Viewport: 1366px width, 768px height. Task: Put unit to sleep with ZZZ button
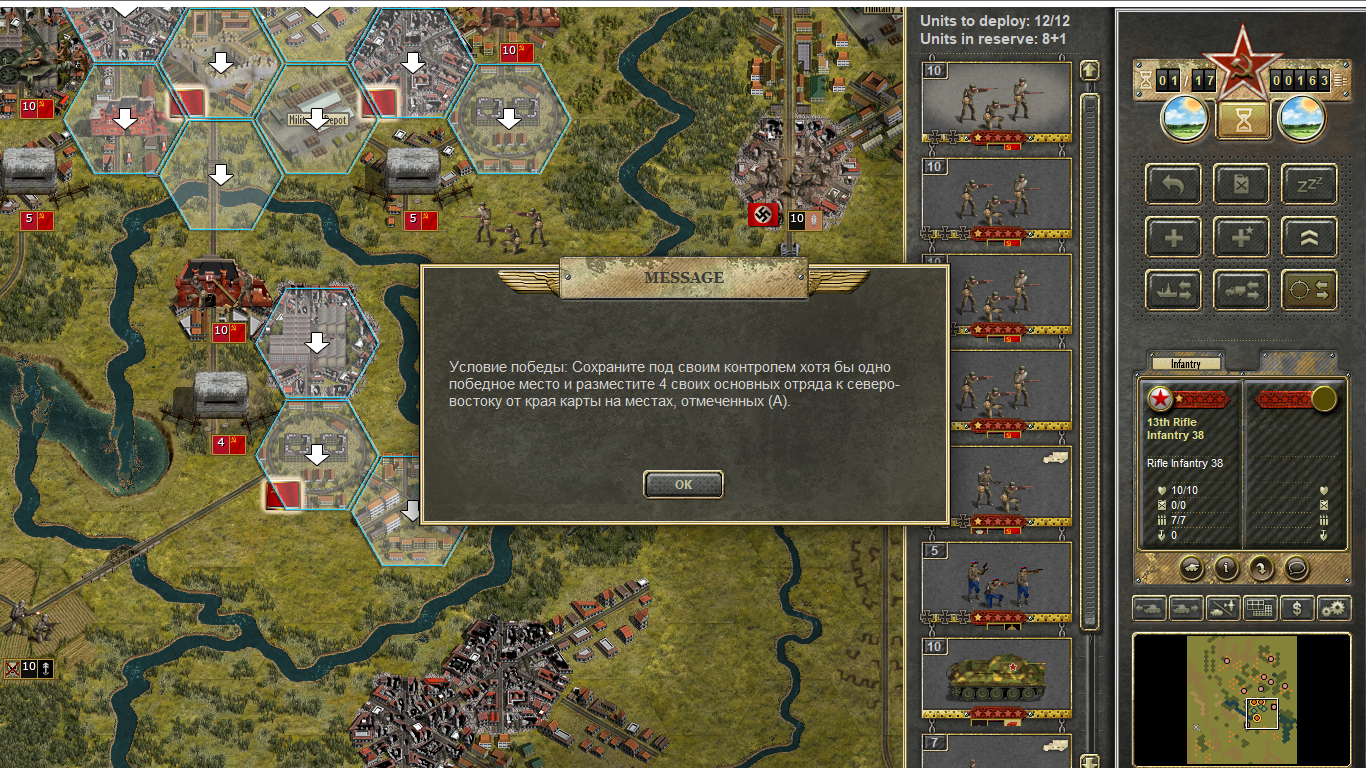pos(1309,185)
